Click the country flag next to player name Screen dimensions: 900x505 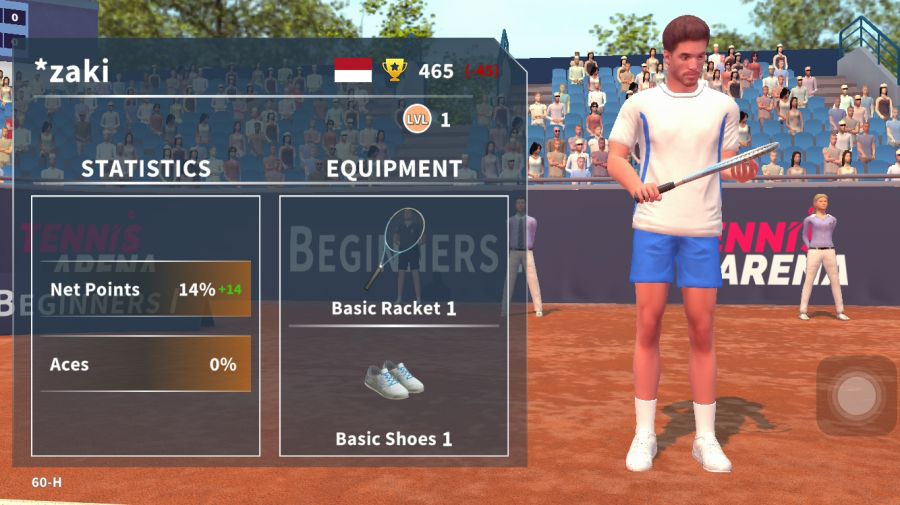pyautogui.click(x=353, y=70)
